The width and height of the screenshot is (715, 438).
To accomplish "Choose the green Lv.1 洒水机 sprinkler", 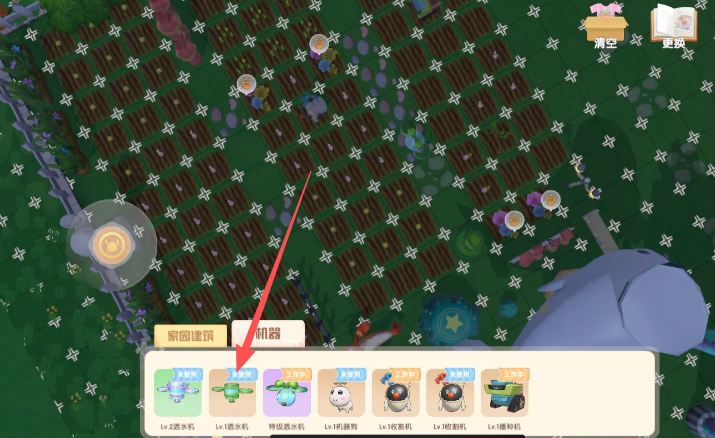I will (232, 393).
